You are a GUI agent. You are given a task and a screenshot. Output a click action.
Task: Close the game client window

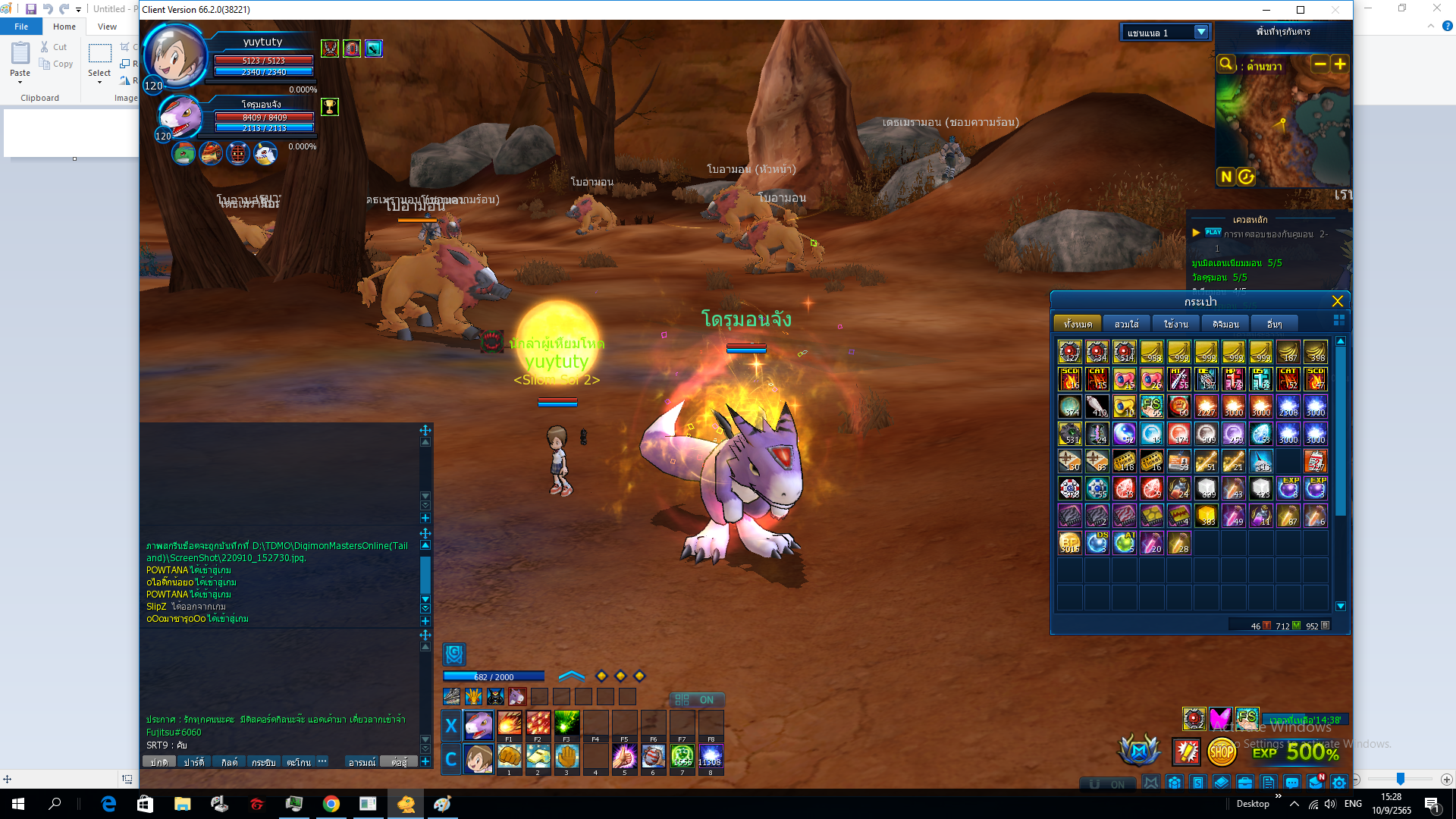(x=1335, y=10)
